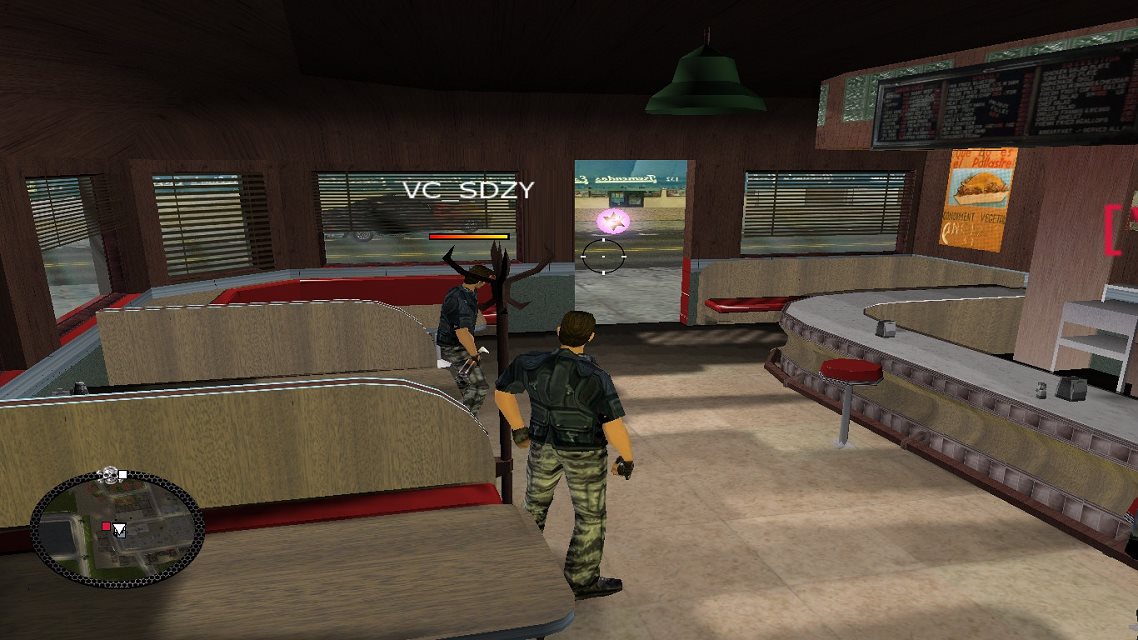Select the white arrow player marker on radar

(x=119, y=529)
